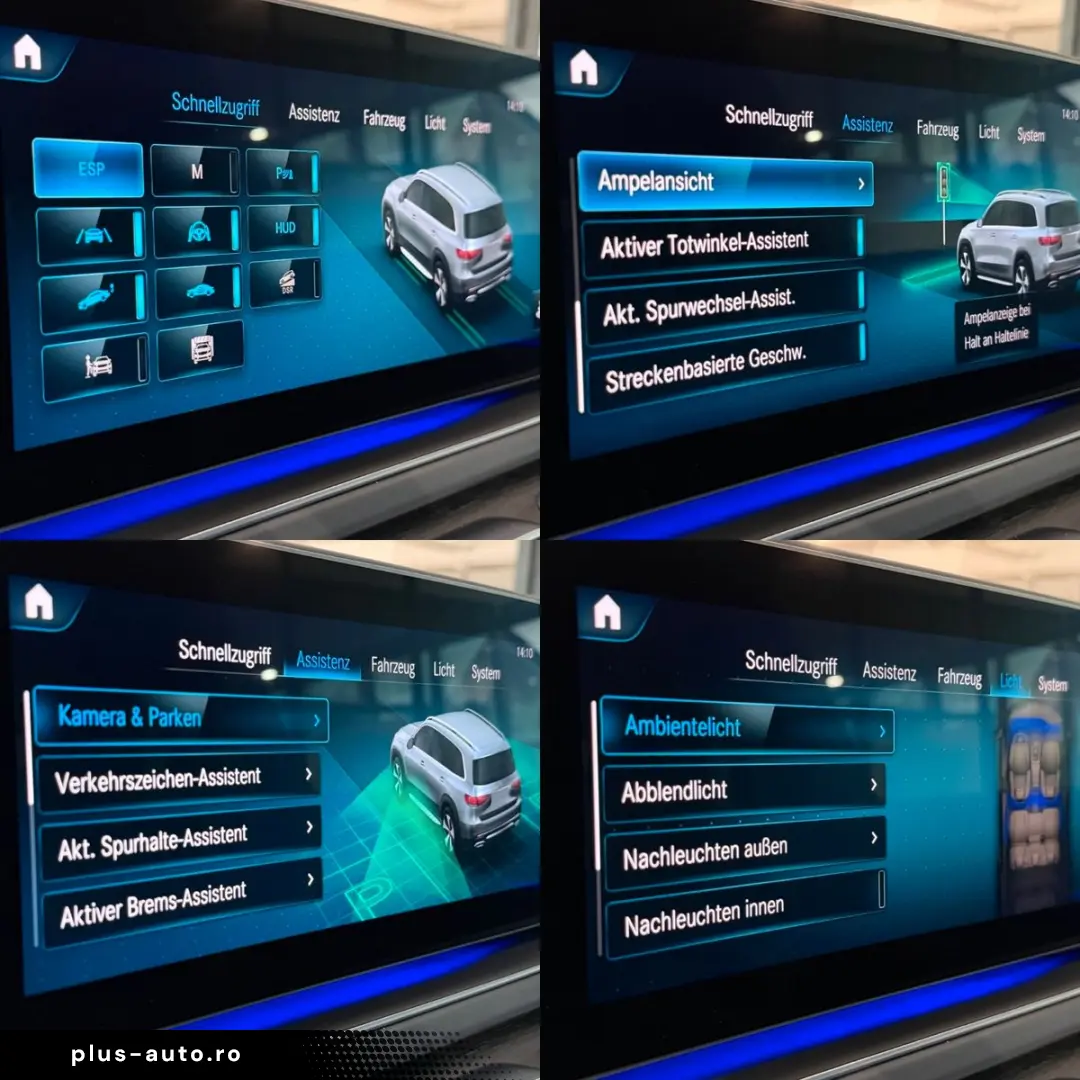Toggle Aktiver Totwinkel-Assistent
This screenshot has height=1080, width=1080.
click(721, 243)
